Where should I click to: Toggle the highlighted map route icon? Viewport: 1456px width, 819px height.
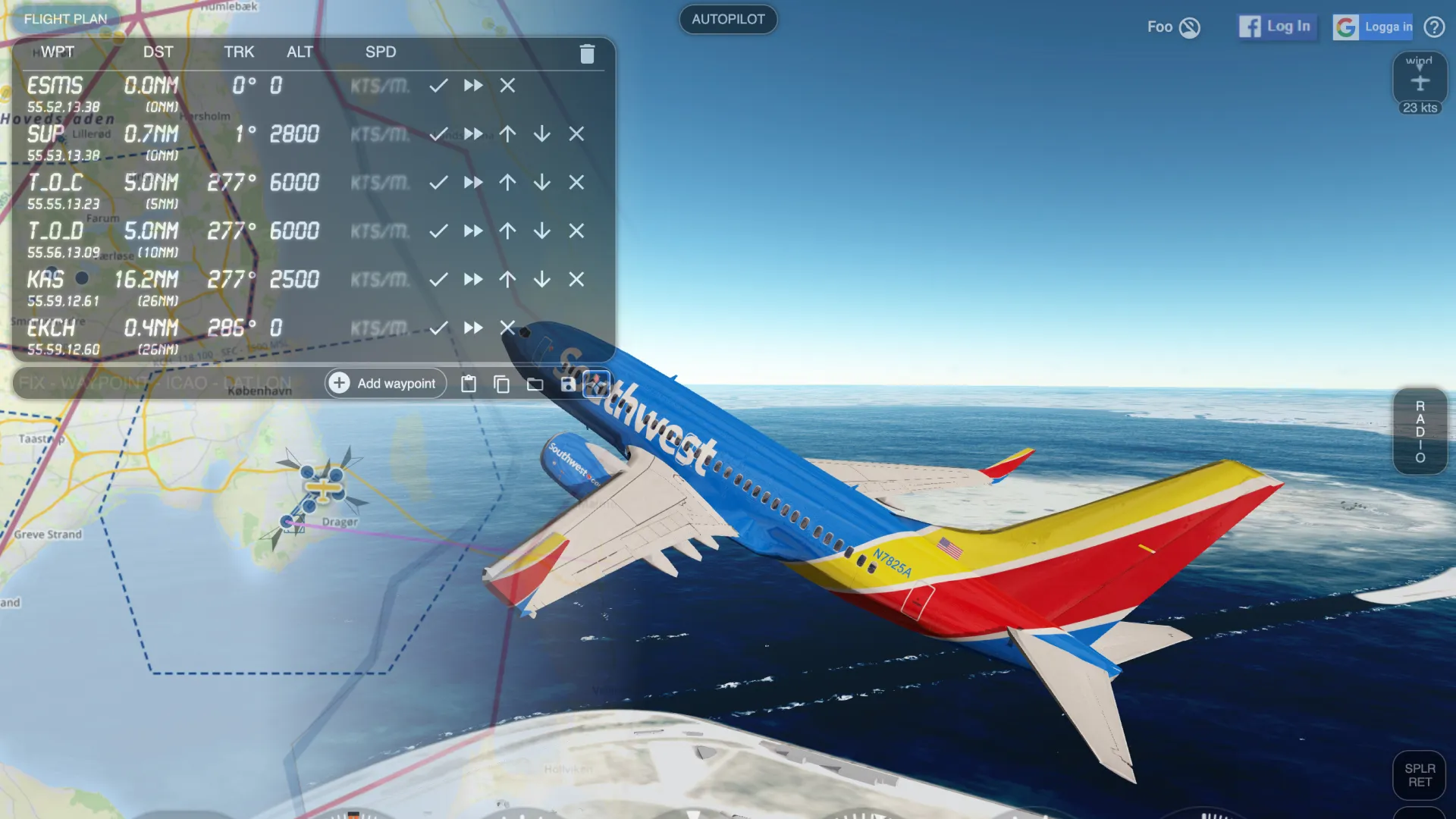pyautogui.click(x=598, y=384)
